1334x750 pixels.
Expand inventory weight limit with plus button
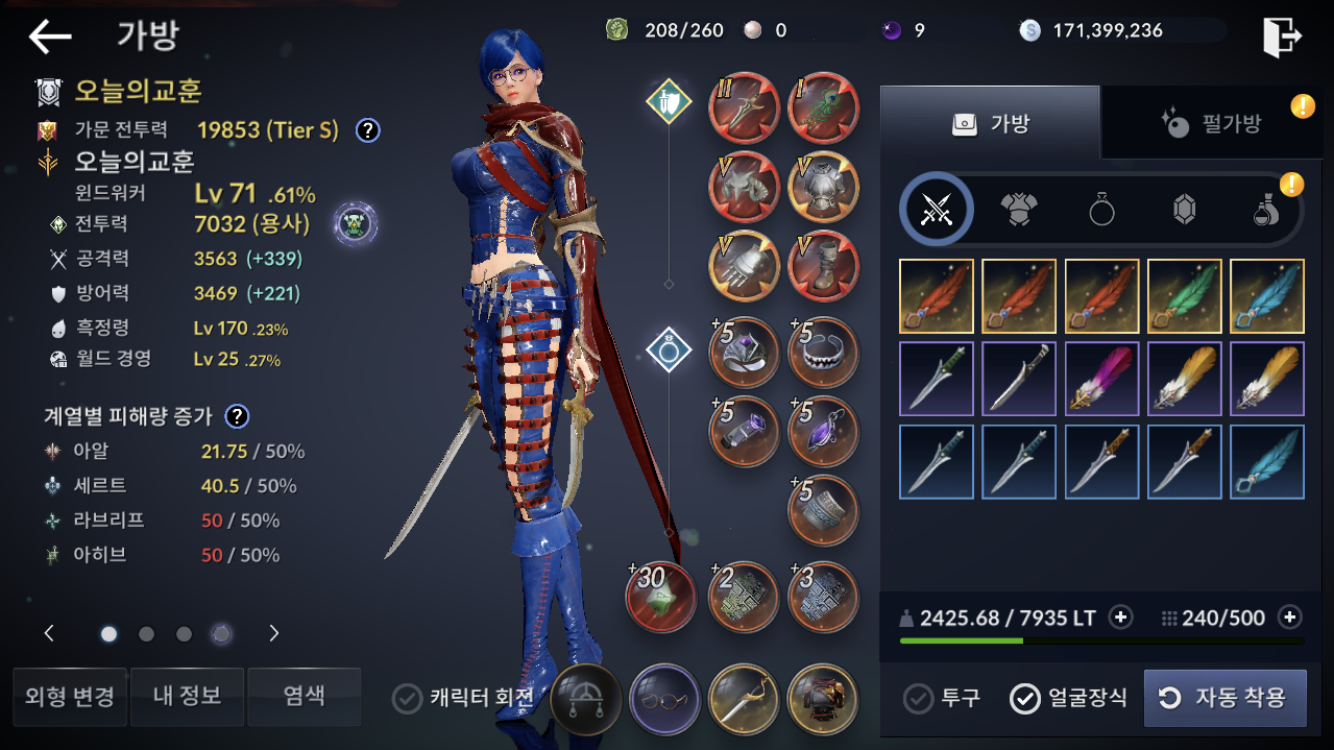1121,618
